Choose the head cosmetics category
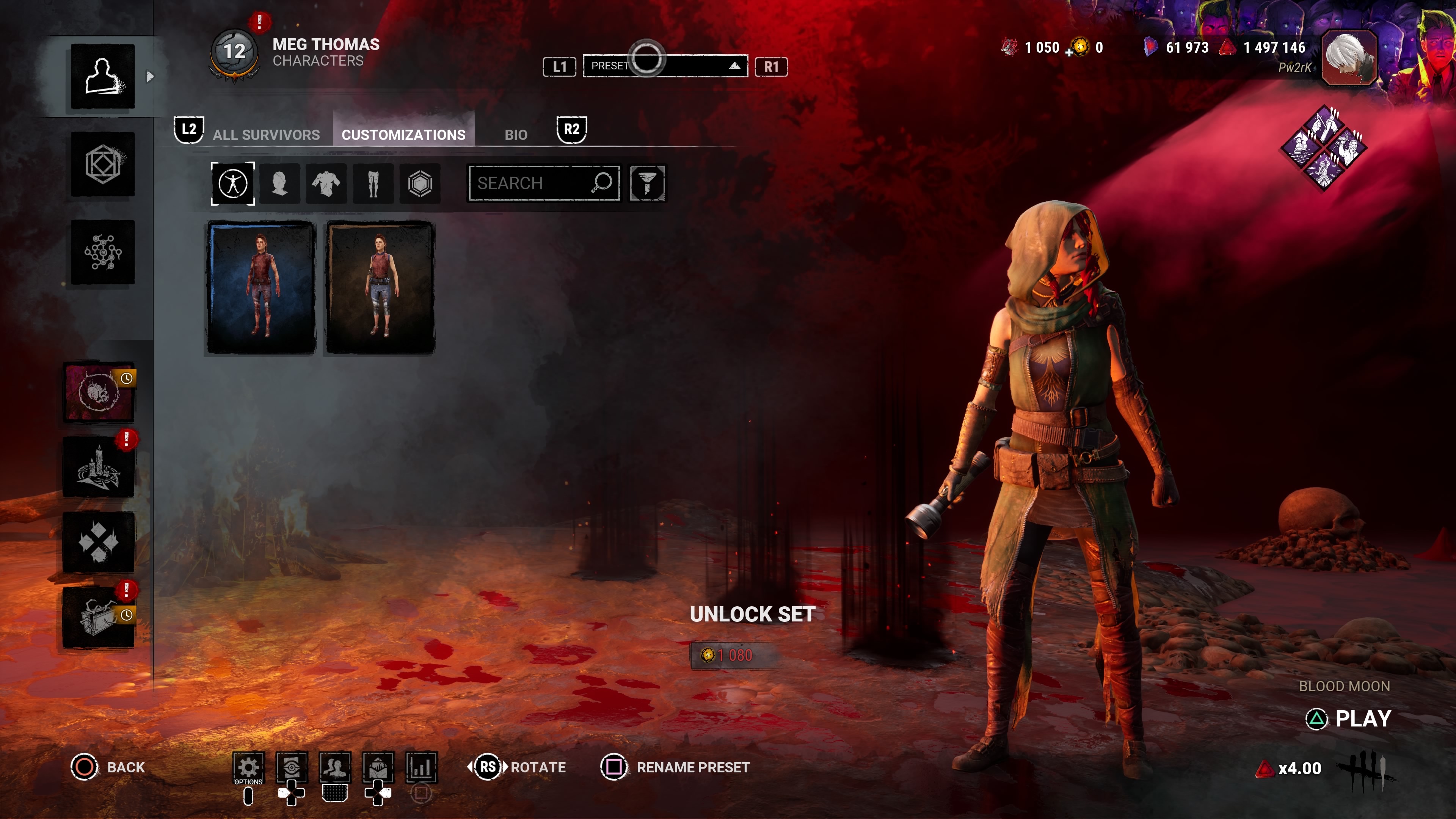1456x819 pixels. (x=280, y=183)
